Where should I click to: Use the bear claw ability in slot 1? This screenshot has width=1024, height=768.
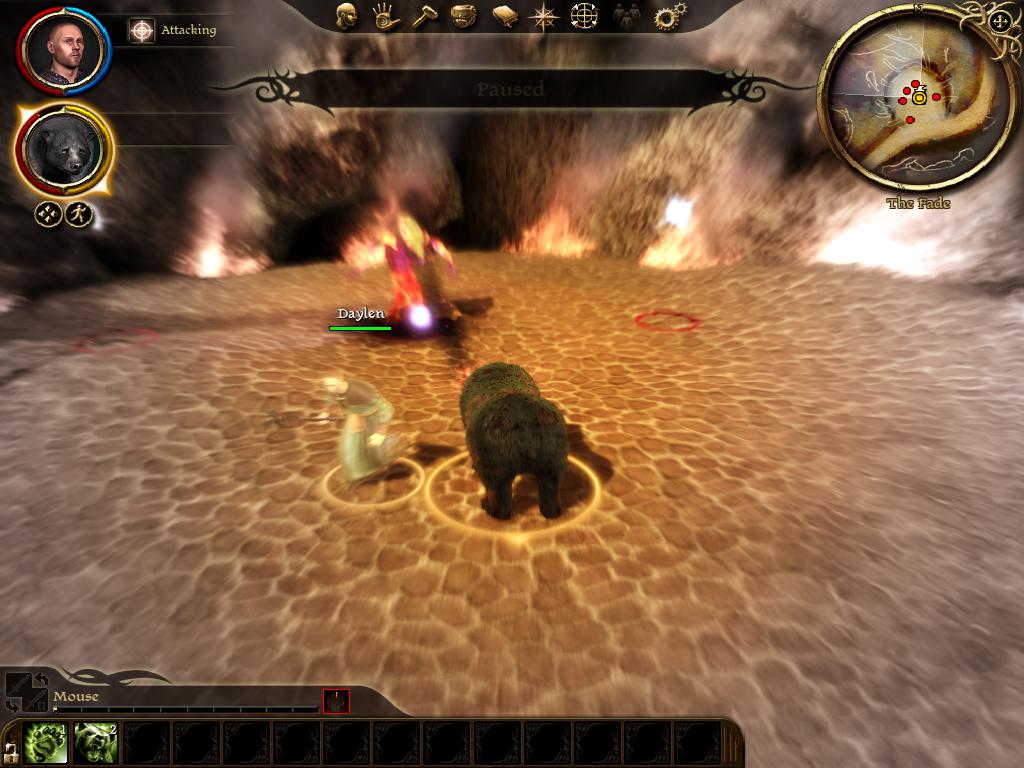coord(45,743)
